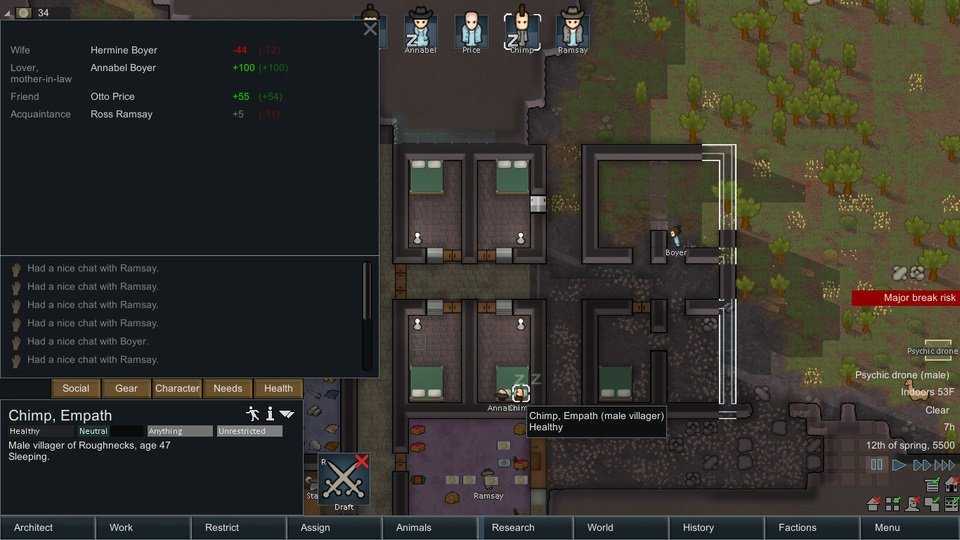Close the Social relations panel
This screenshot has height=540, width=960.
pos(370,29)
